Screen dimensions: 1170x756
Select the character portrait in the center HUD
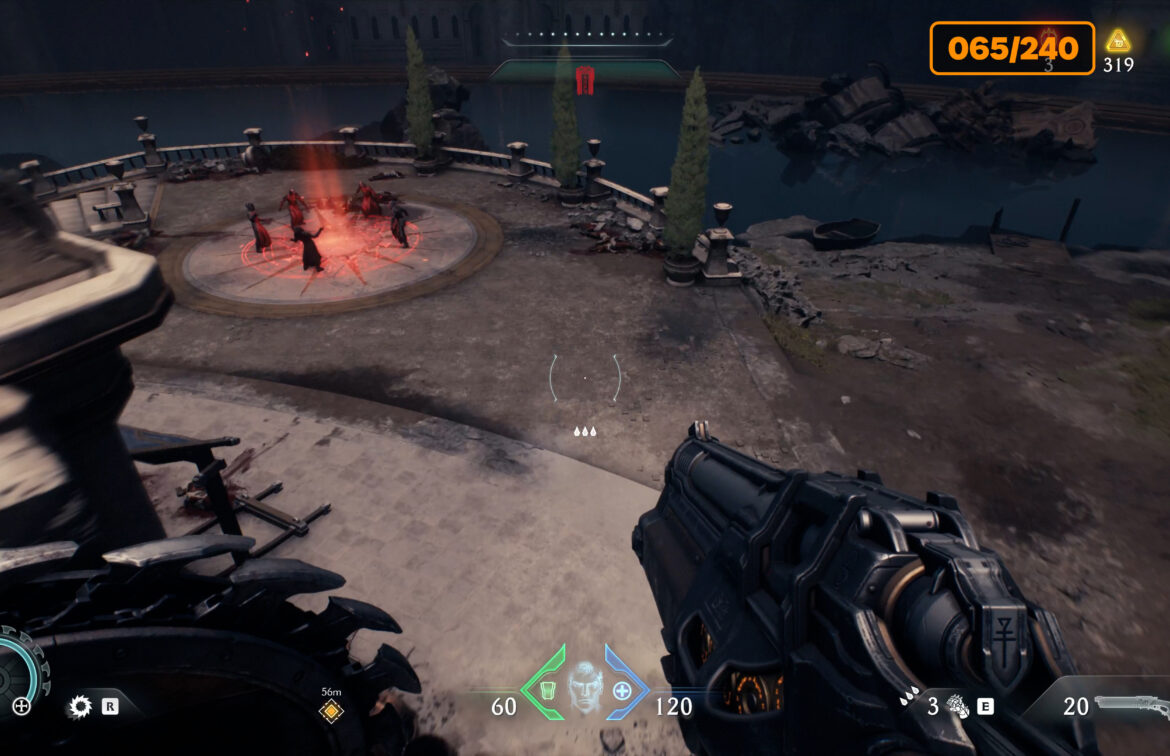[x=585, y=687]
